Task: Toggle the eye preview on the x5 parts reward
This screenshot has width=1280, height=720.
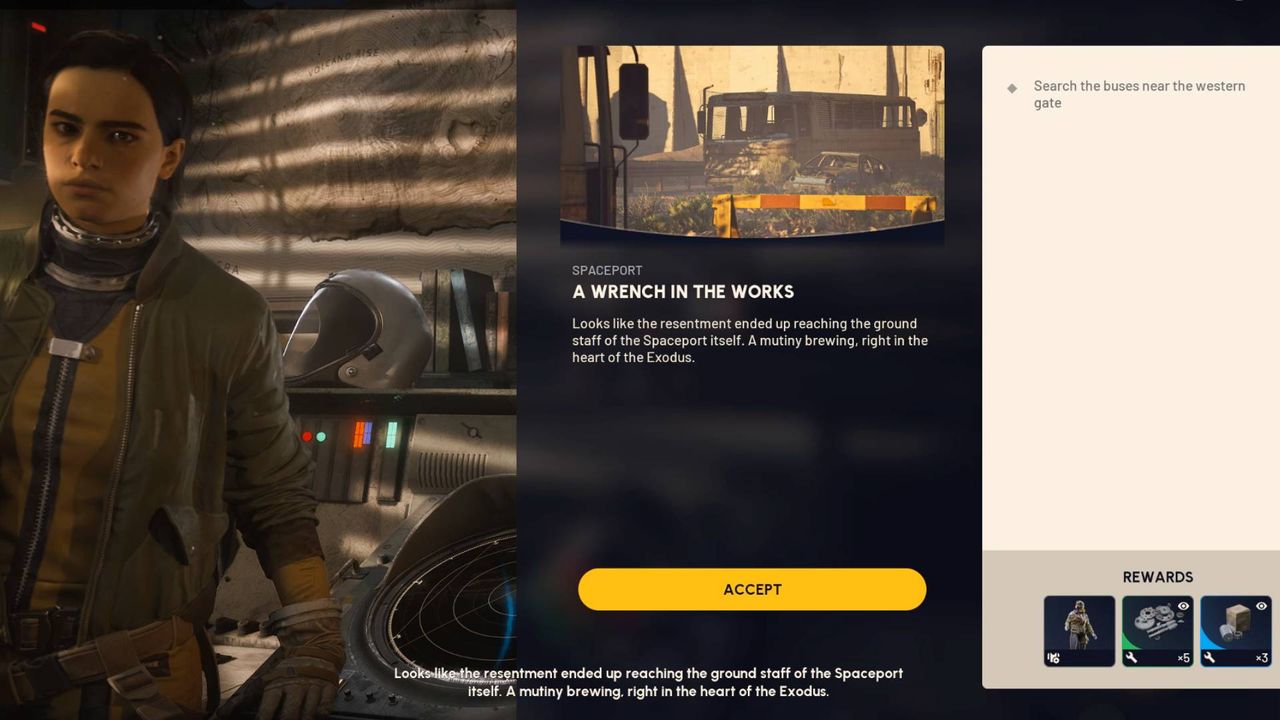Action: (x=1183, y=607)
